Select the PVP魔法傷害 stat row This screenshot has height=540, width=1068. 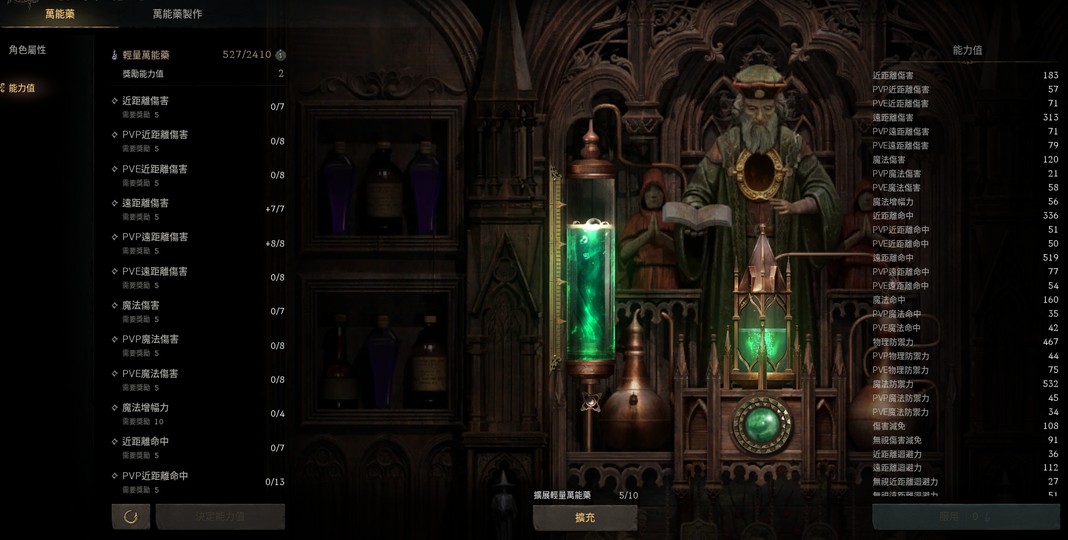point(198,345)
